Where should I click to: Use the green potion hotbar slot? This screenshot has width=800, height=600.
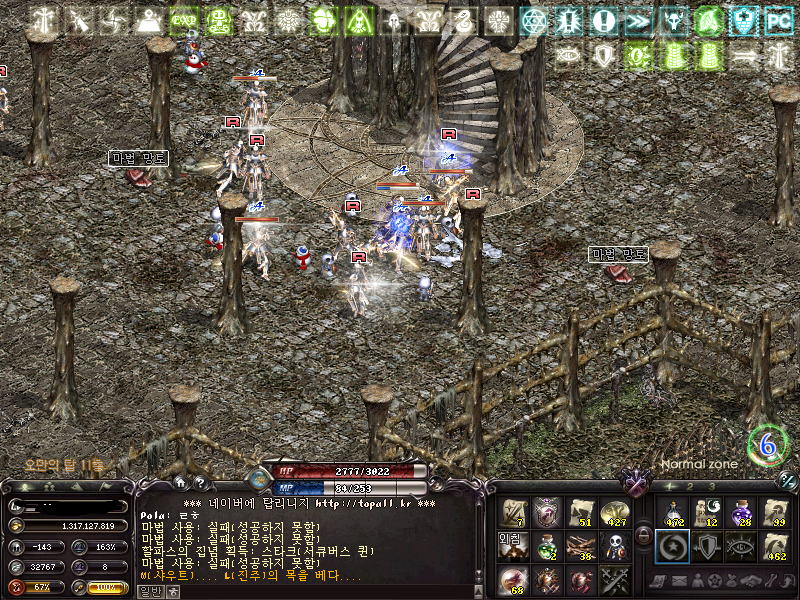(548, 546)
